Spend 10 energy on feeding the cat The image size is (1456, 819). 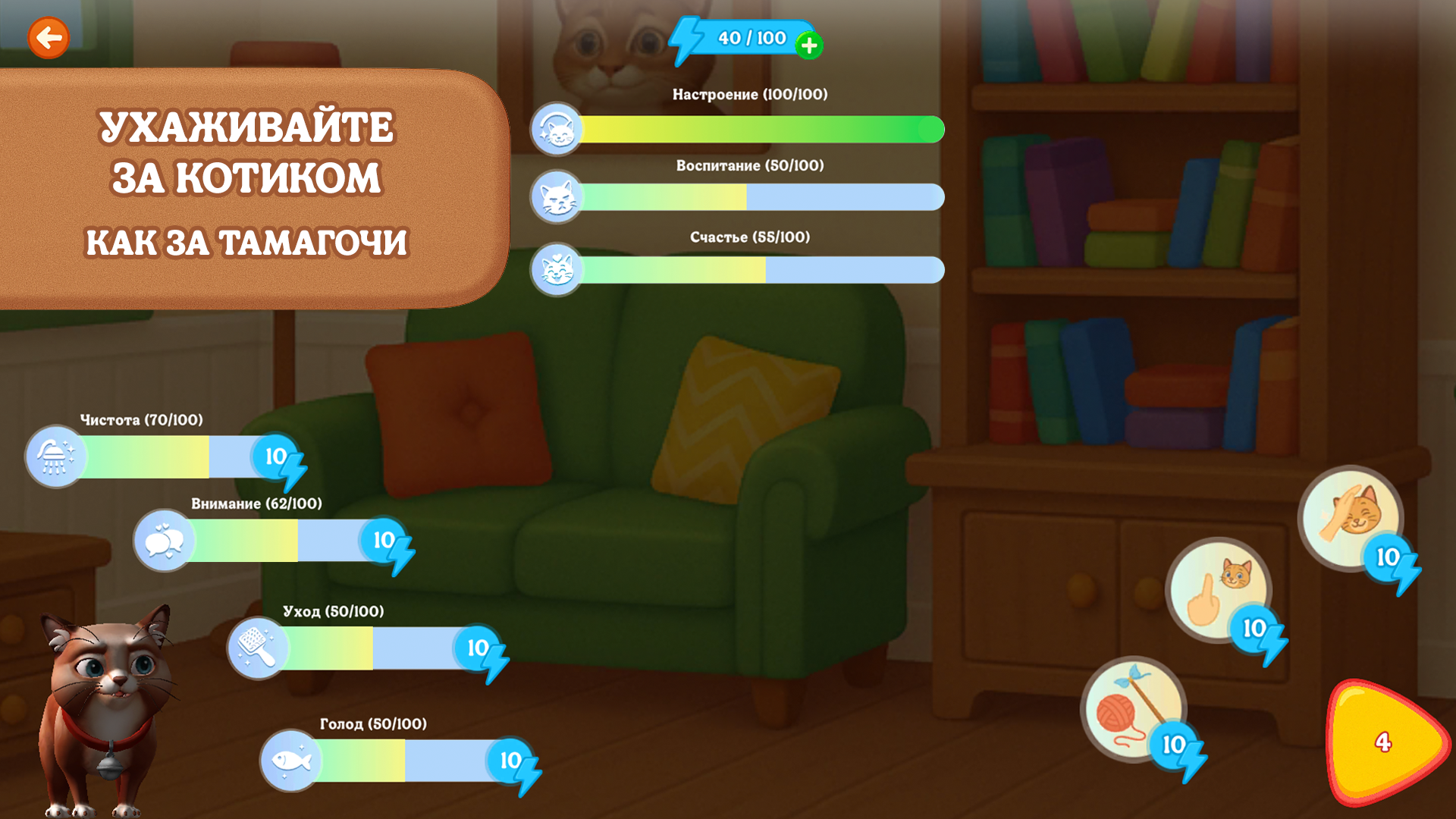tap(509, 761)
